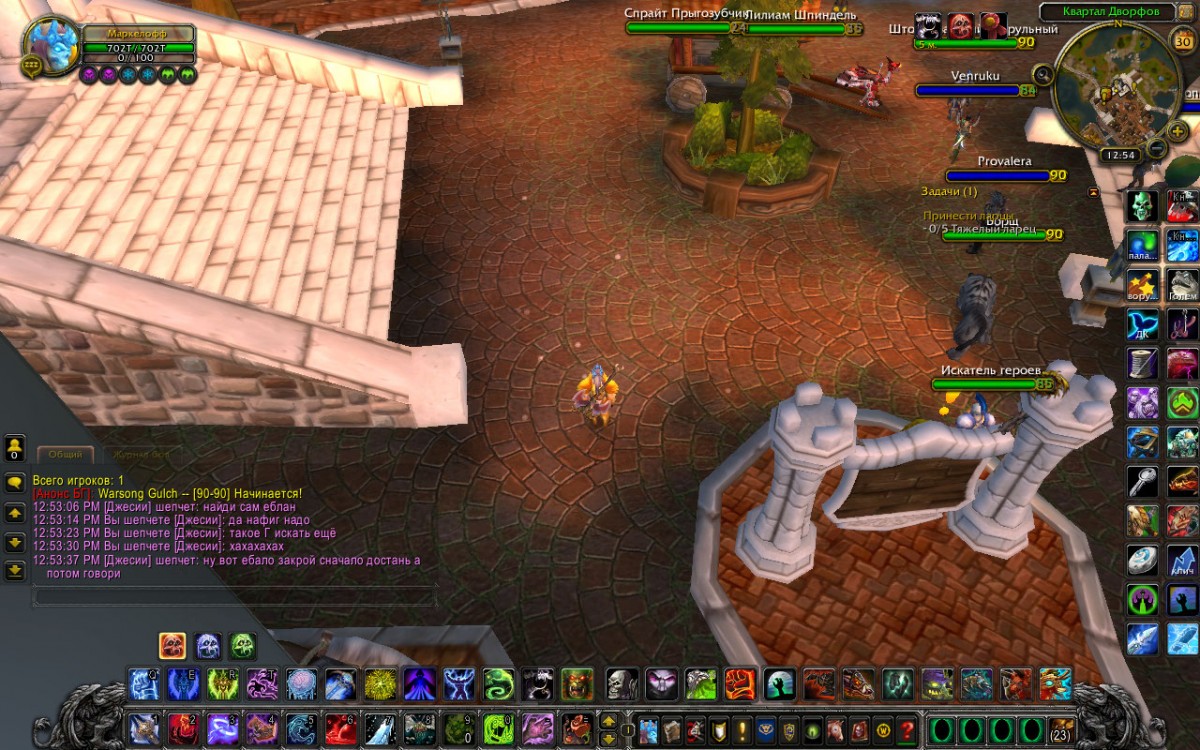Open the backpack bag showing (23)

[1061, 729]
